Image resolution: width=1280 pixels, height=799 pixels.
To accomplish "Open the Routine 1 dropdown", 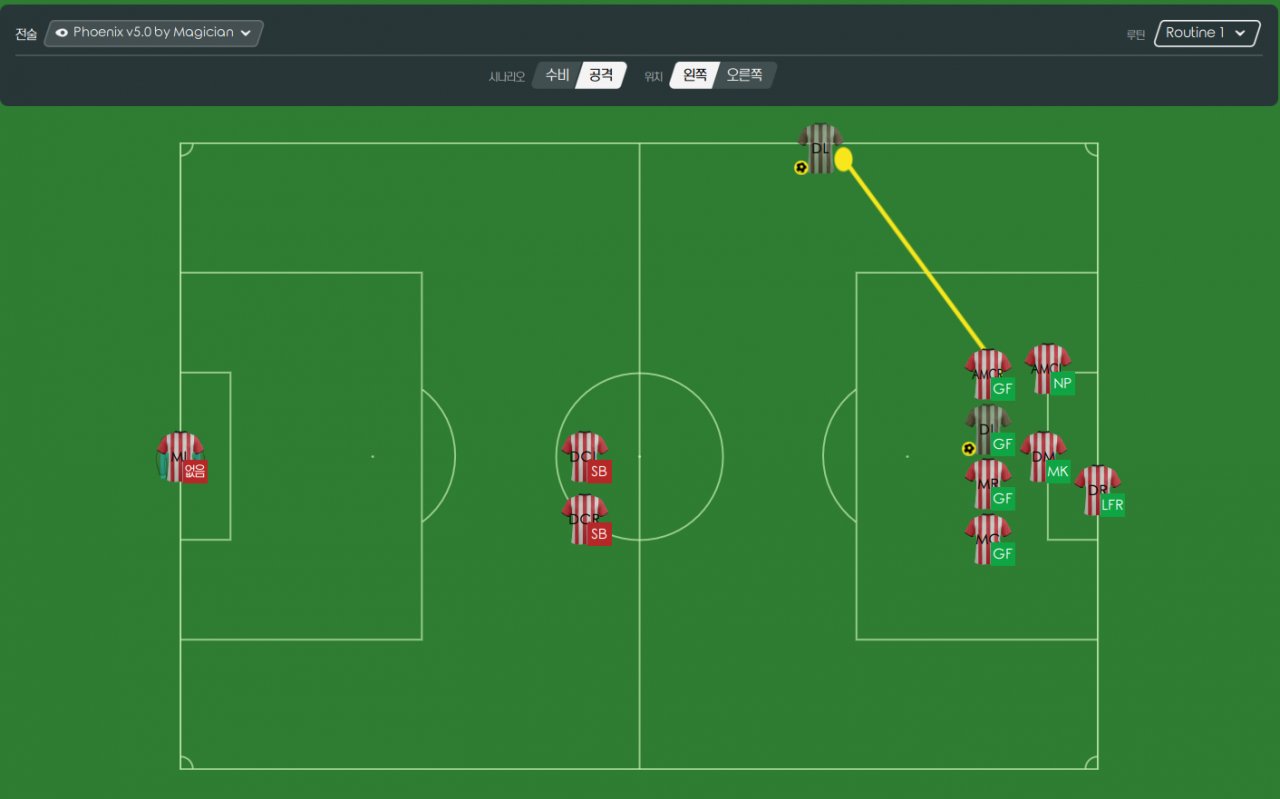I will [1206, 33].
